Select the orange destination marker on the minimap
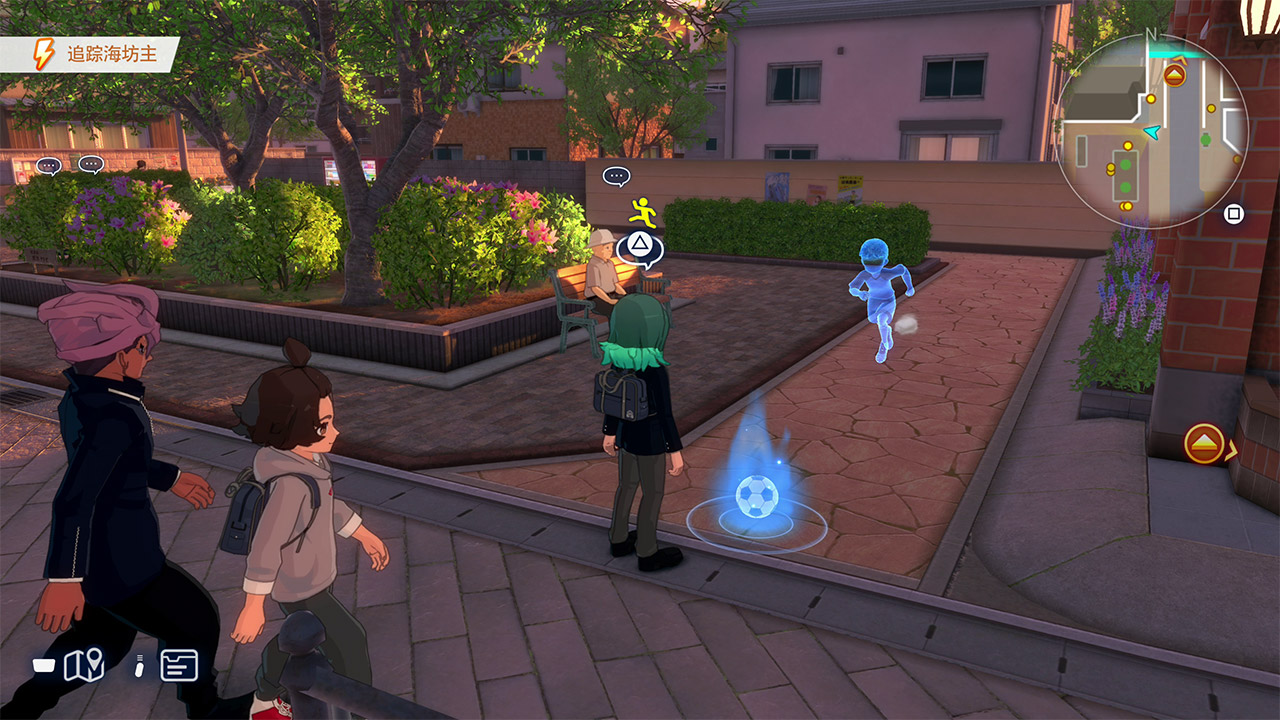This screenshot has height=720, width=1280. [1174, 75]
